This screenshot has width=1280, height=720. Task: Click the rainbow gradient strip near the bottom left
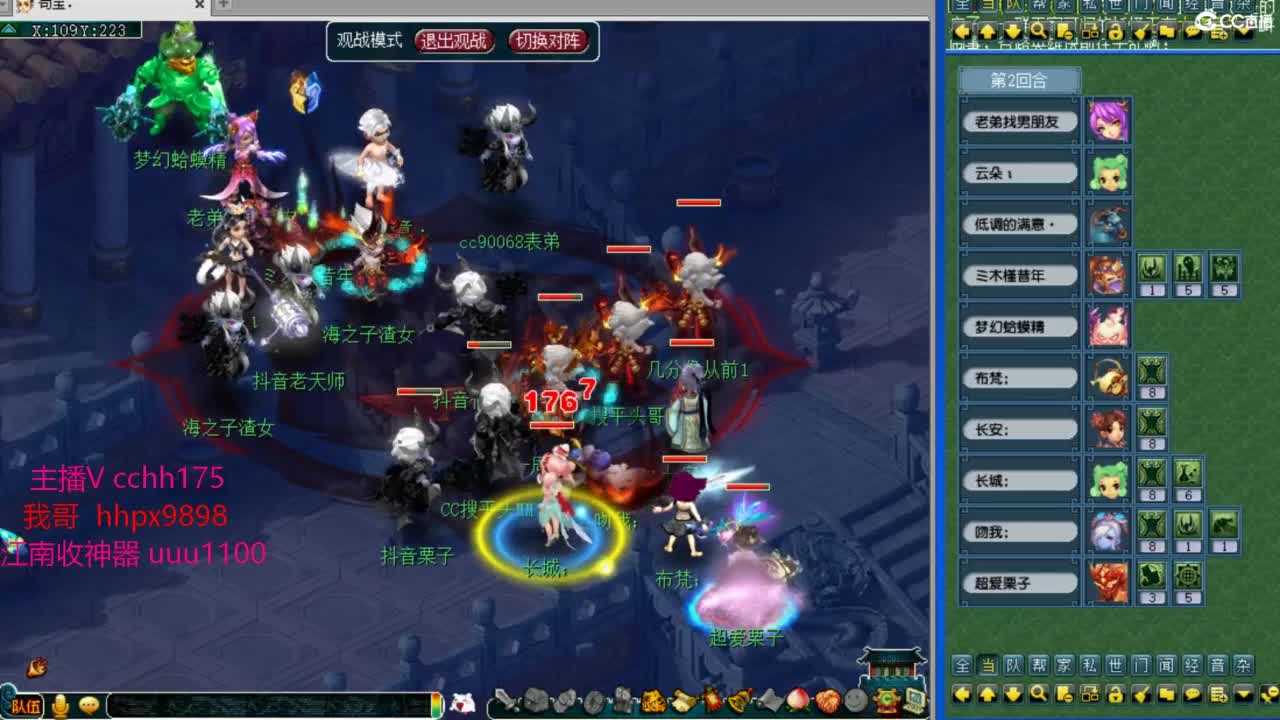(436, 704)
